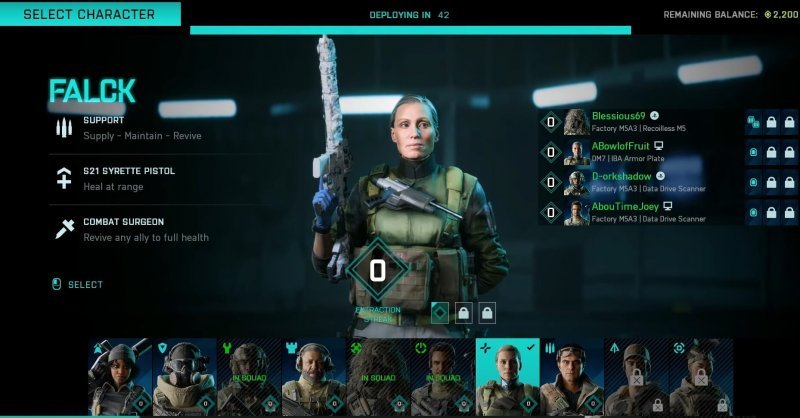Show the Combat Surgeon trait details
Image resolution: width=800 pixels, height=418 pixels.
pos(130,229)
